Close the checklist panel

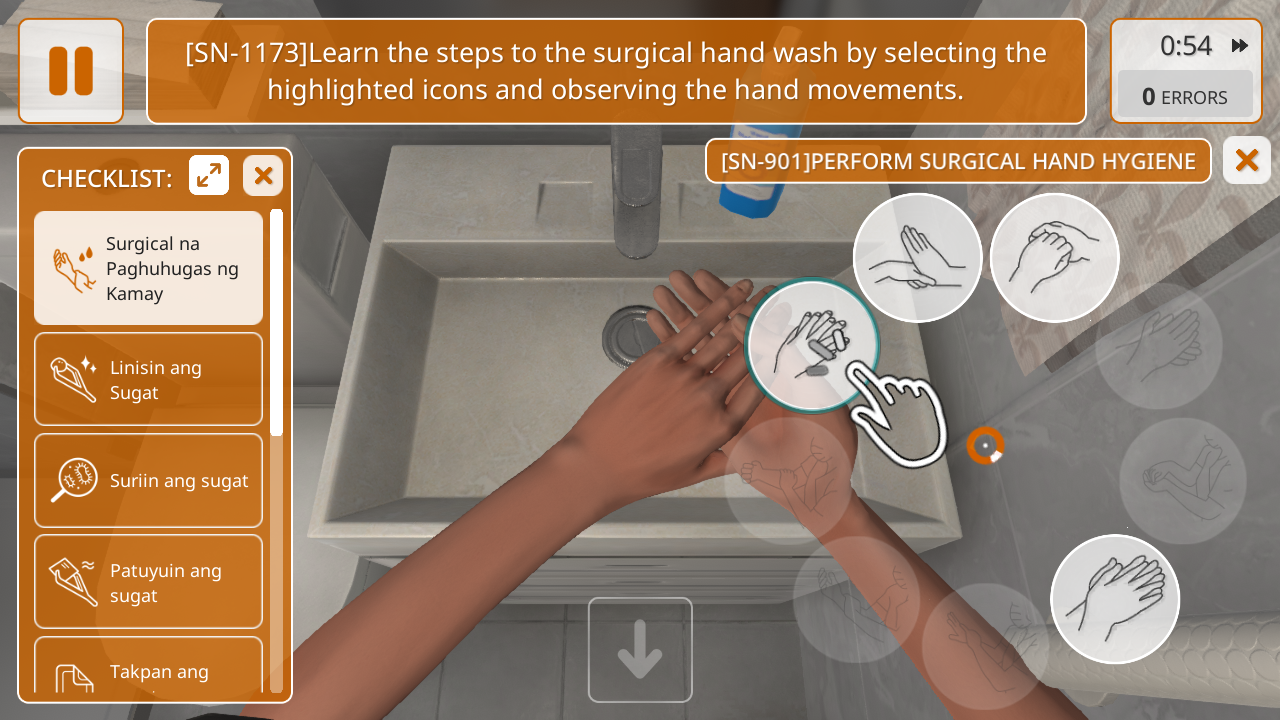[x=263, y=176]
